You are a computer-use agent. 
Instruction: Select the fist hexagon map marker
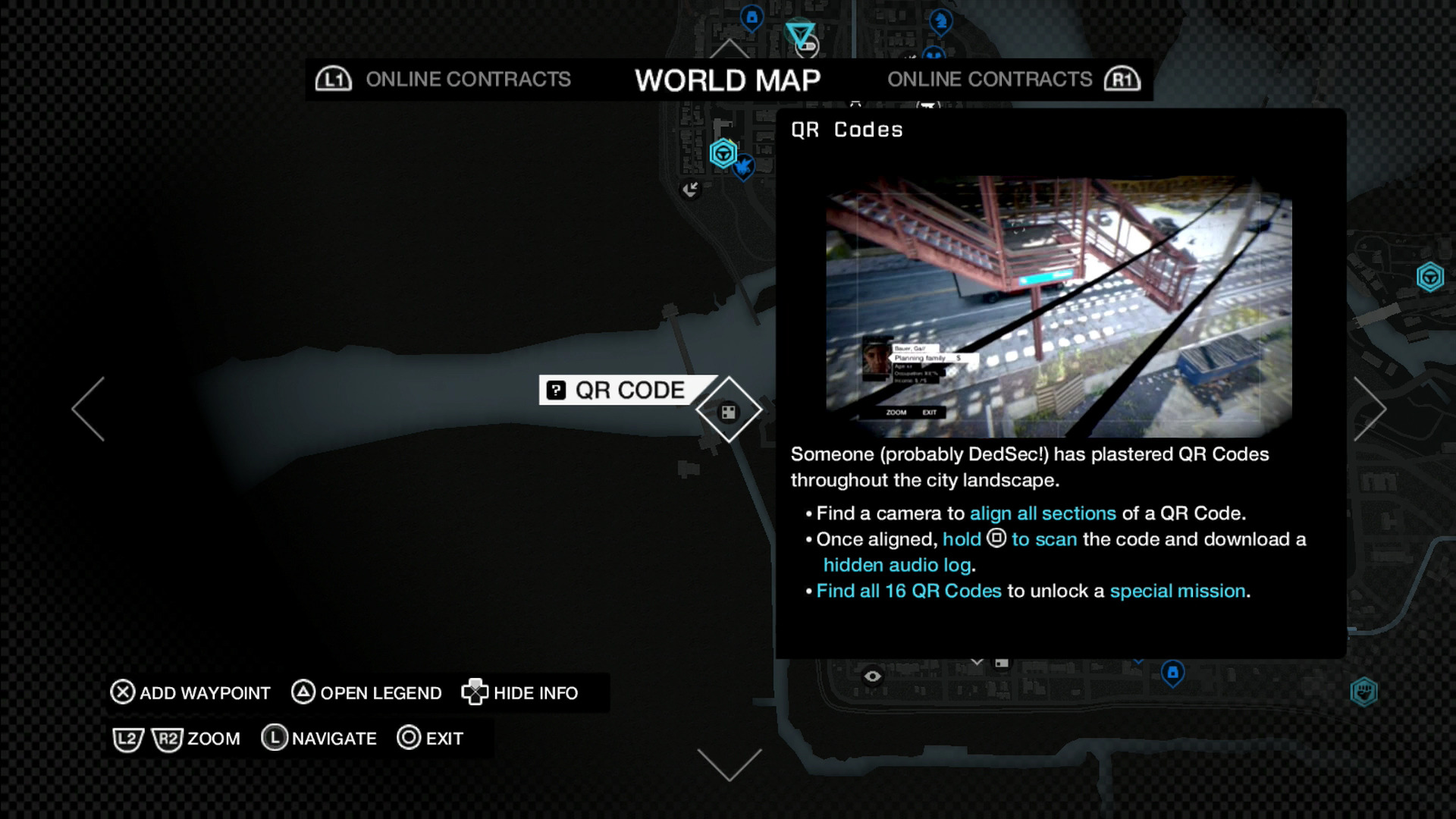tap(1363, 692)
